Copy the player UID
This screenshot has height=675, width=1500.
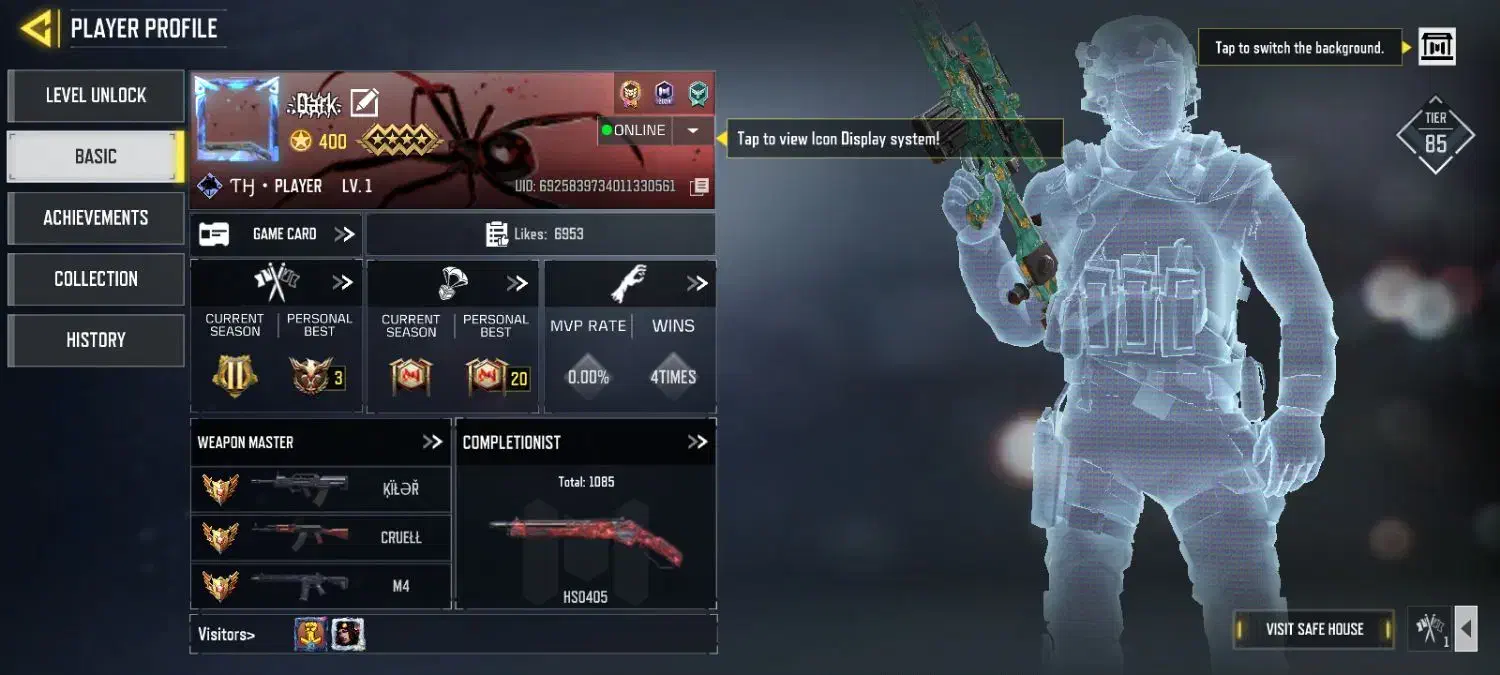coord(700,187)
